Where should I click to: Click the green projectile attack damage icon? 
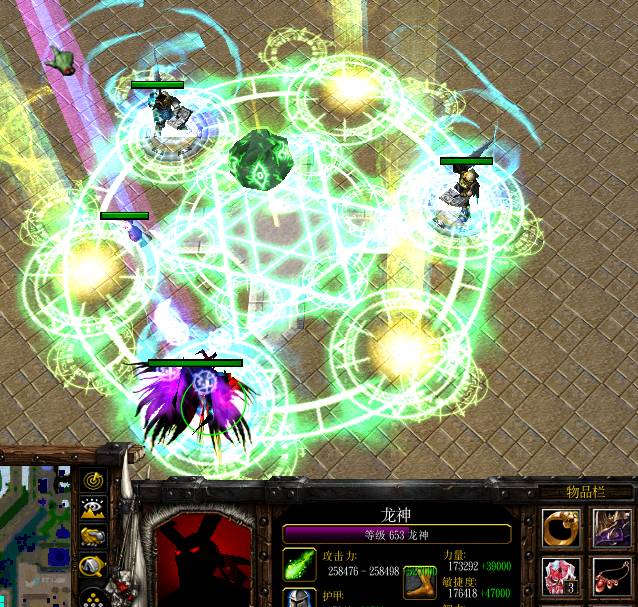[x=299, y=565]
